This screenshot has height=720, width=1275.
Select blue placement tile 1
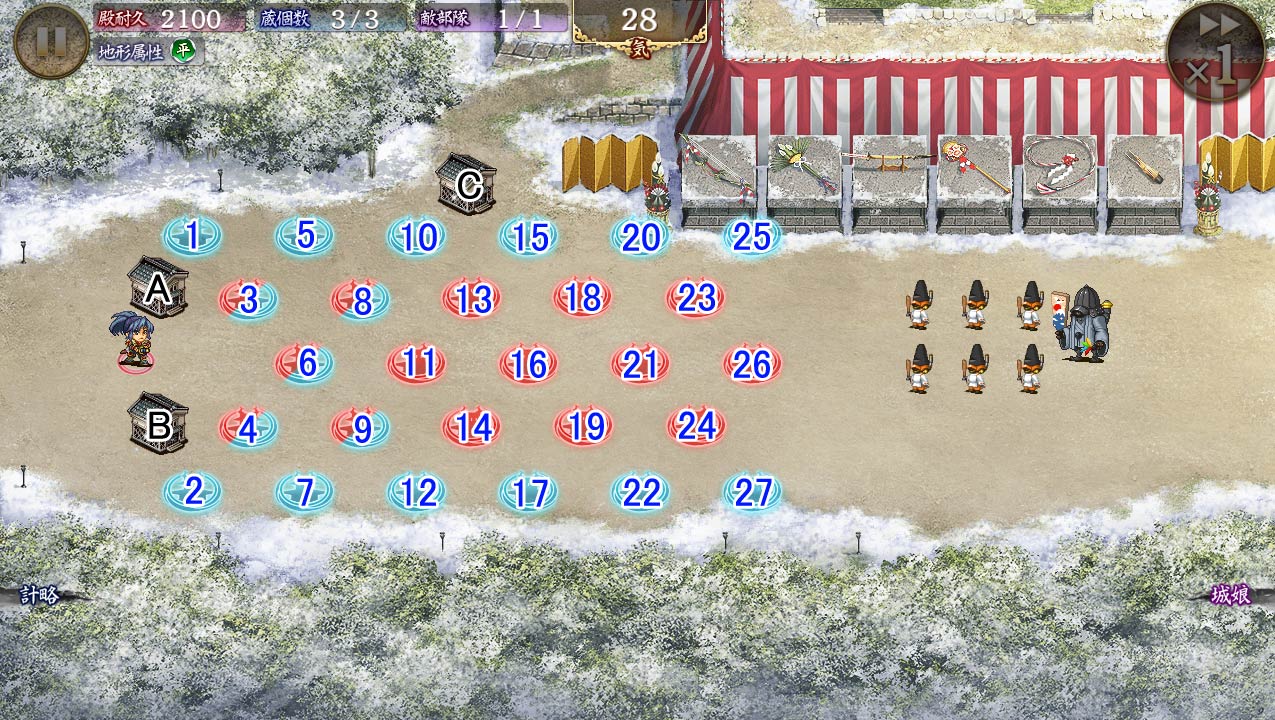pos(192,237)
